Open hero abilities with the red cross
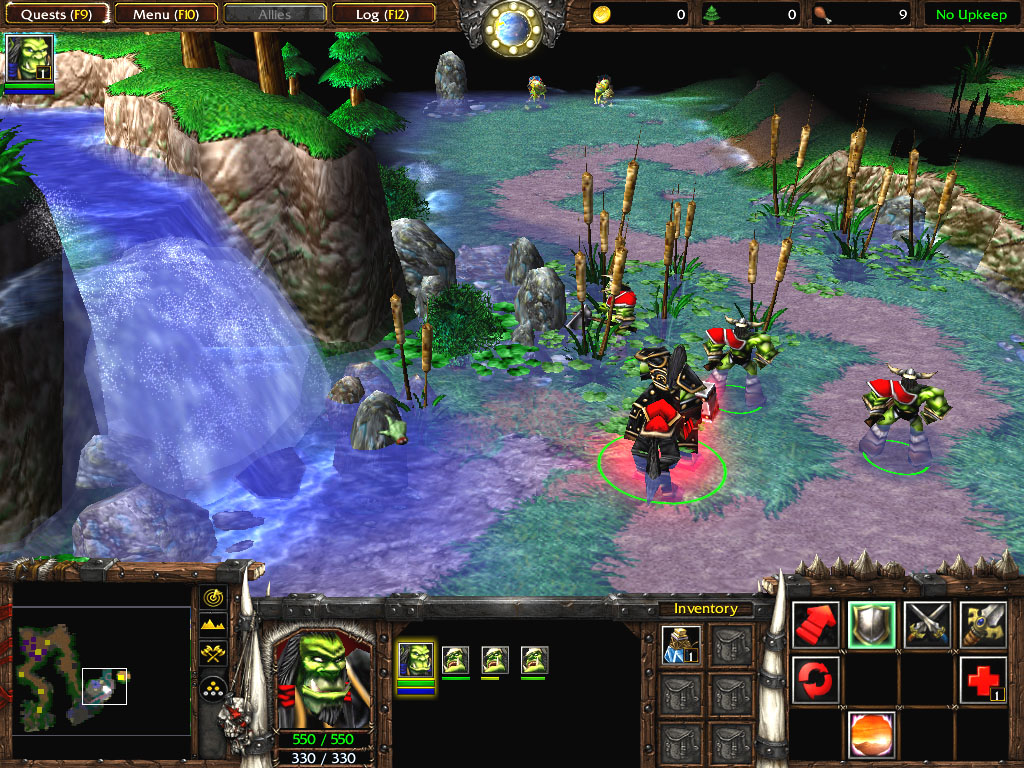The height and width of the screenshot is (768, 1024). tap(983, 680)
